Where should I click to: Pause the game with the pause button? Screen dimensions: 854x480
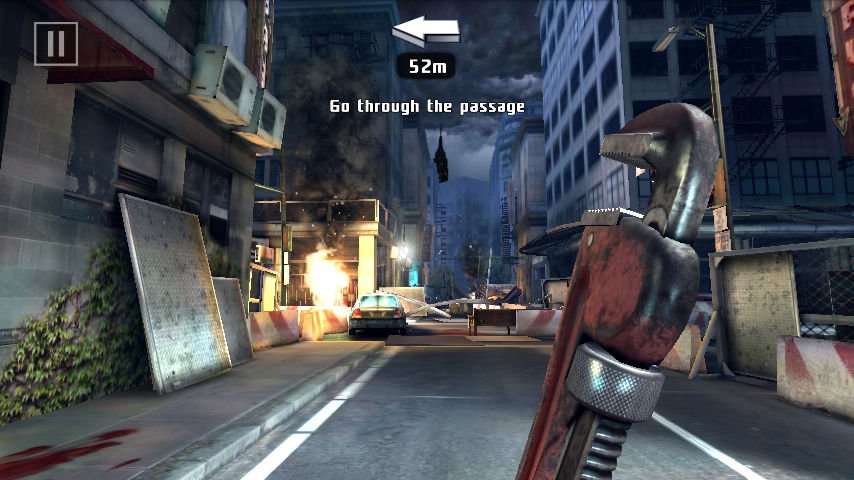pos(56,43)
